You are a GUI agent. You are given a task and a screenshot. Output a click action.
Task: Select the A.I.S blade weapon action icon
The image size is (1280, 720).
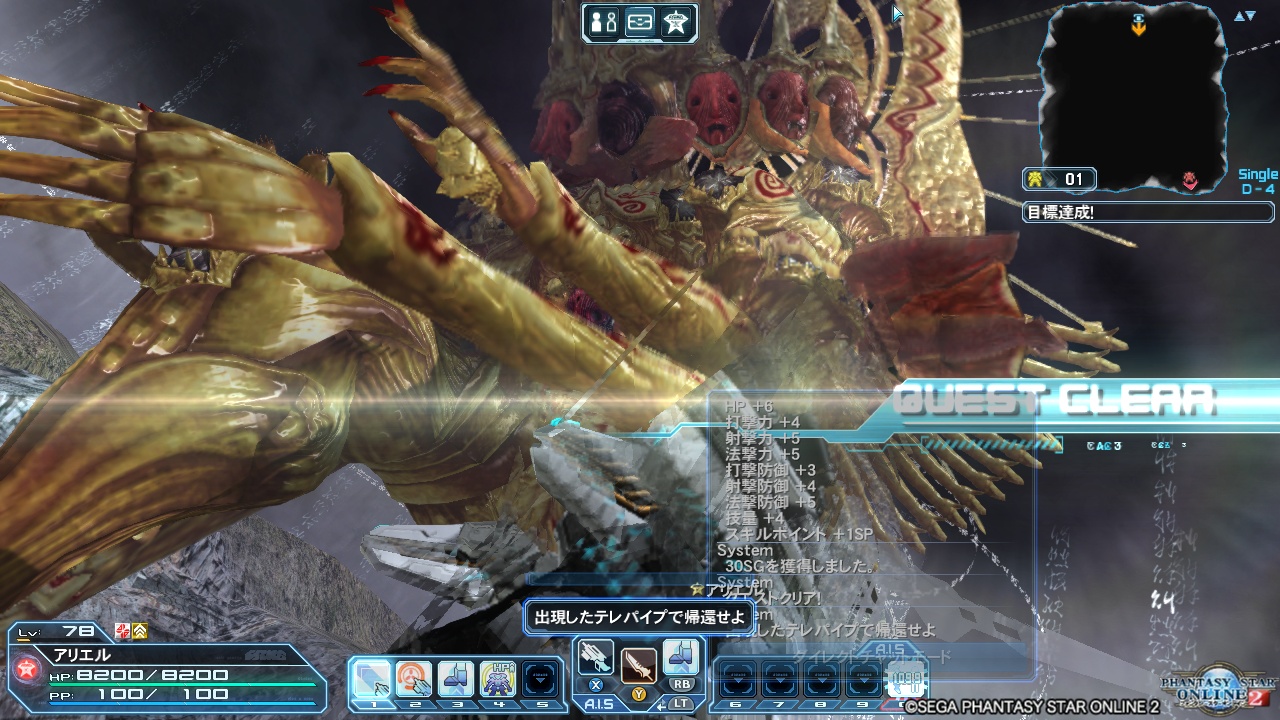(x=638, y=664)
